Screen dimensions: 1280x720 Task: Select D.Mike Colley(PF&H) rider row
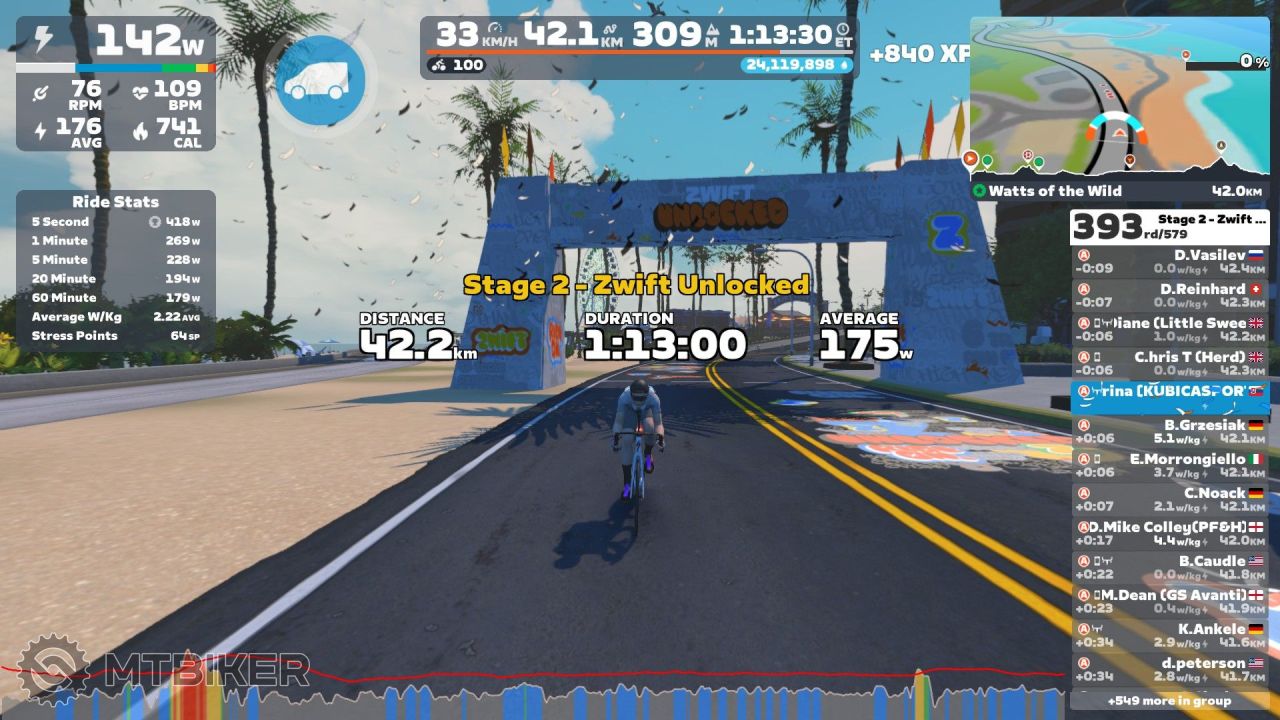(1169, 534)
